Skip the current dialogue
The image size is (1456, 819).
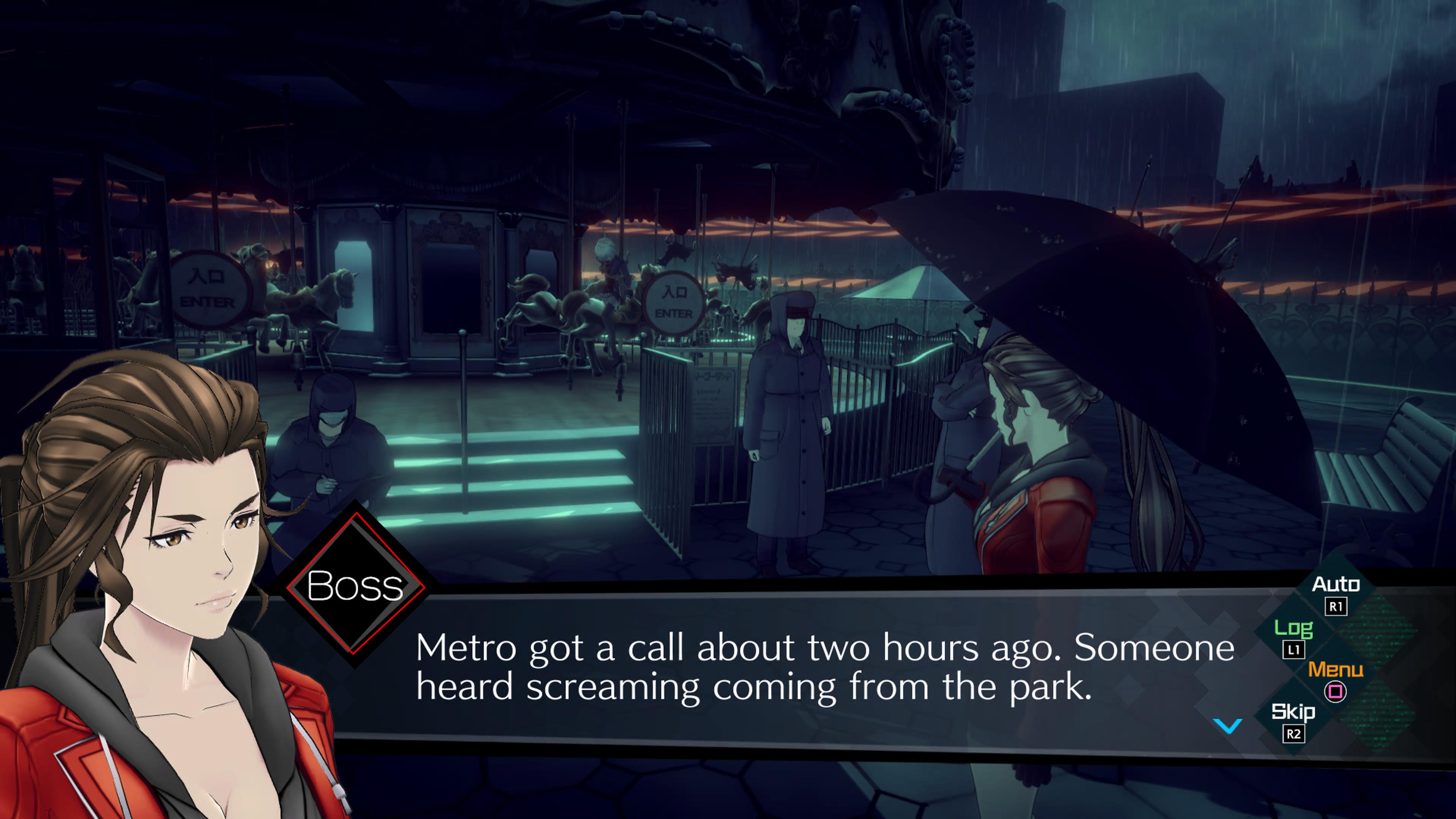coord(1293,721)
